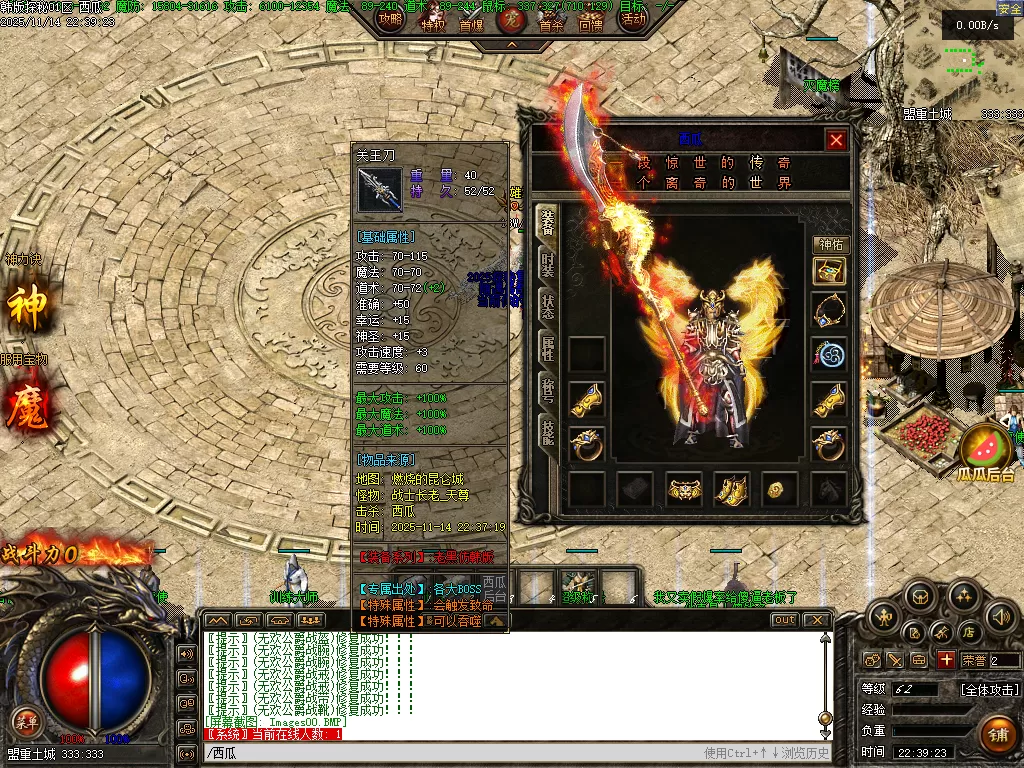Viewport: 1024px width, 768px height.
Task: Choose the golden belt equipment slot
Action: [684, 489]
